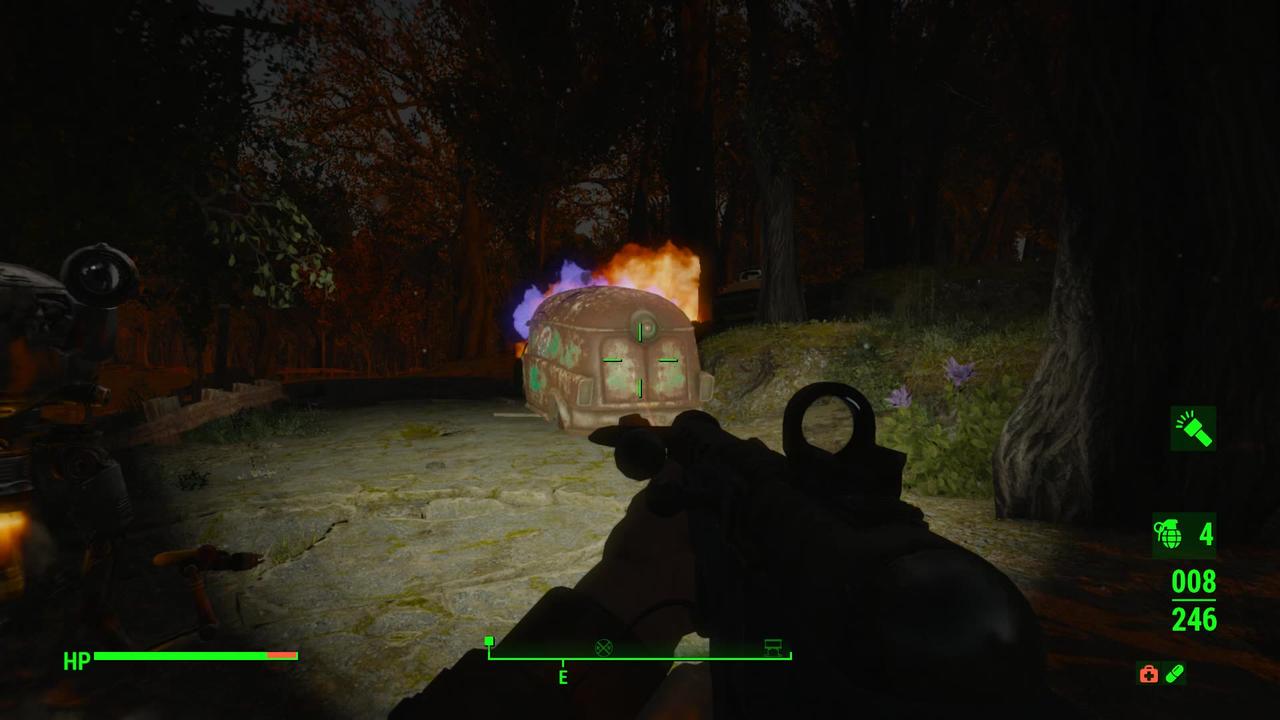Click the grenade count number 4
Screen dimensions: 1280x720
point(1206,534)
